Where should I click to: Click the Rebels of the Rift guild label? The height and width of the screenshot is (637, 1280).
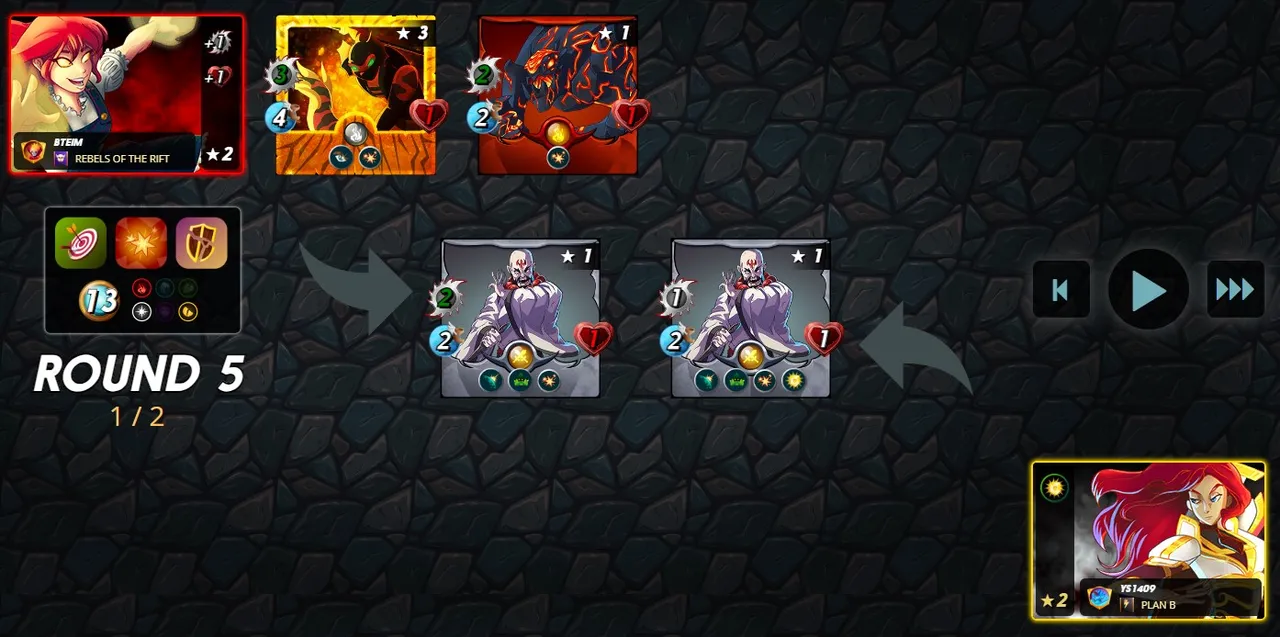click(x=120, y=159)
